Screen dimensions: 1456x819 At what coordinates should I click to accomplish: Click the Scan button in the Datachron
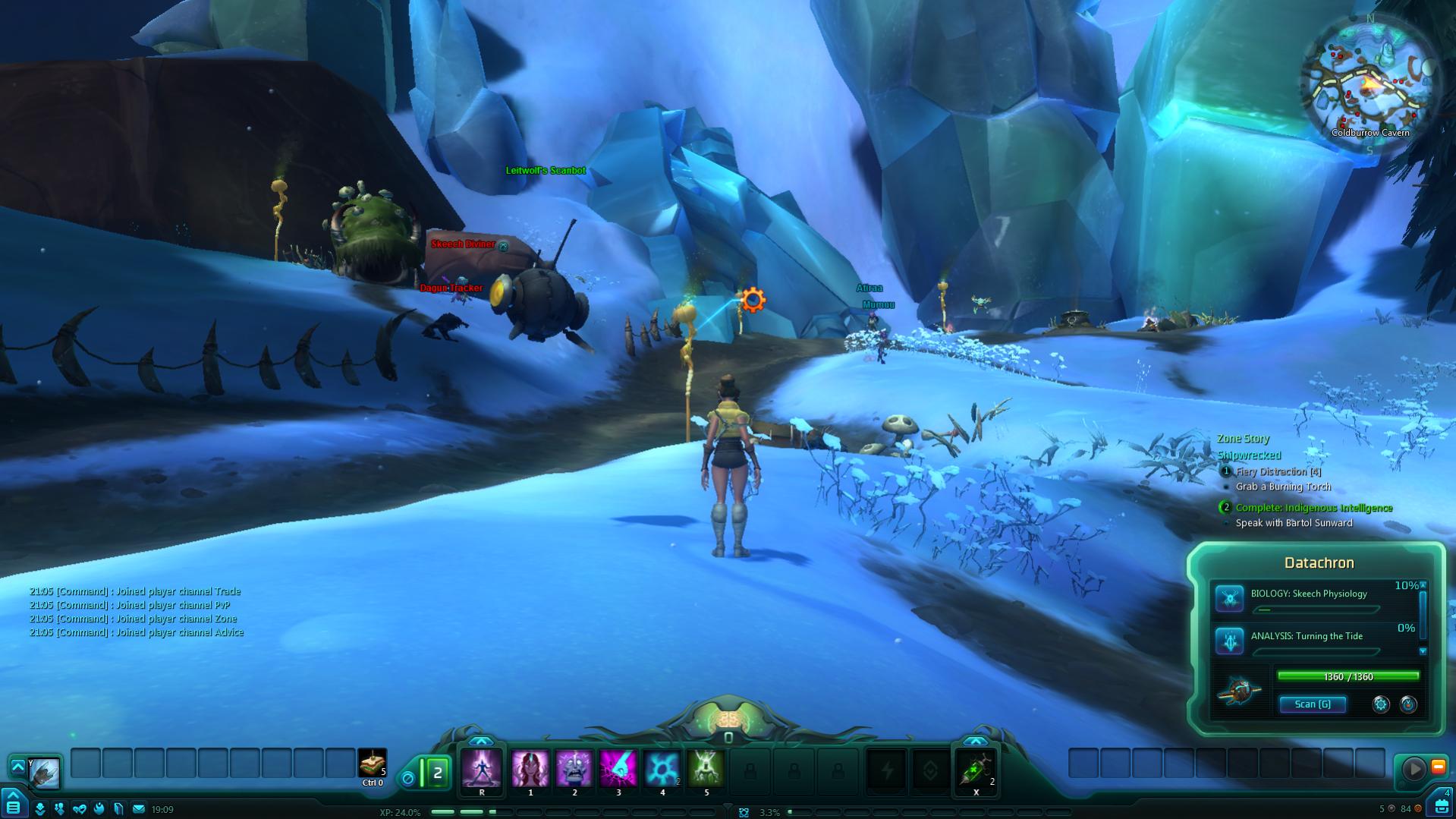pyautogui.click(x=1313, y=704)
